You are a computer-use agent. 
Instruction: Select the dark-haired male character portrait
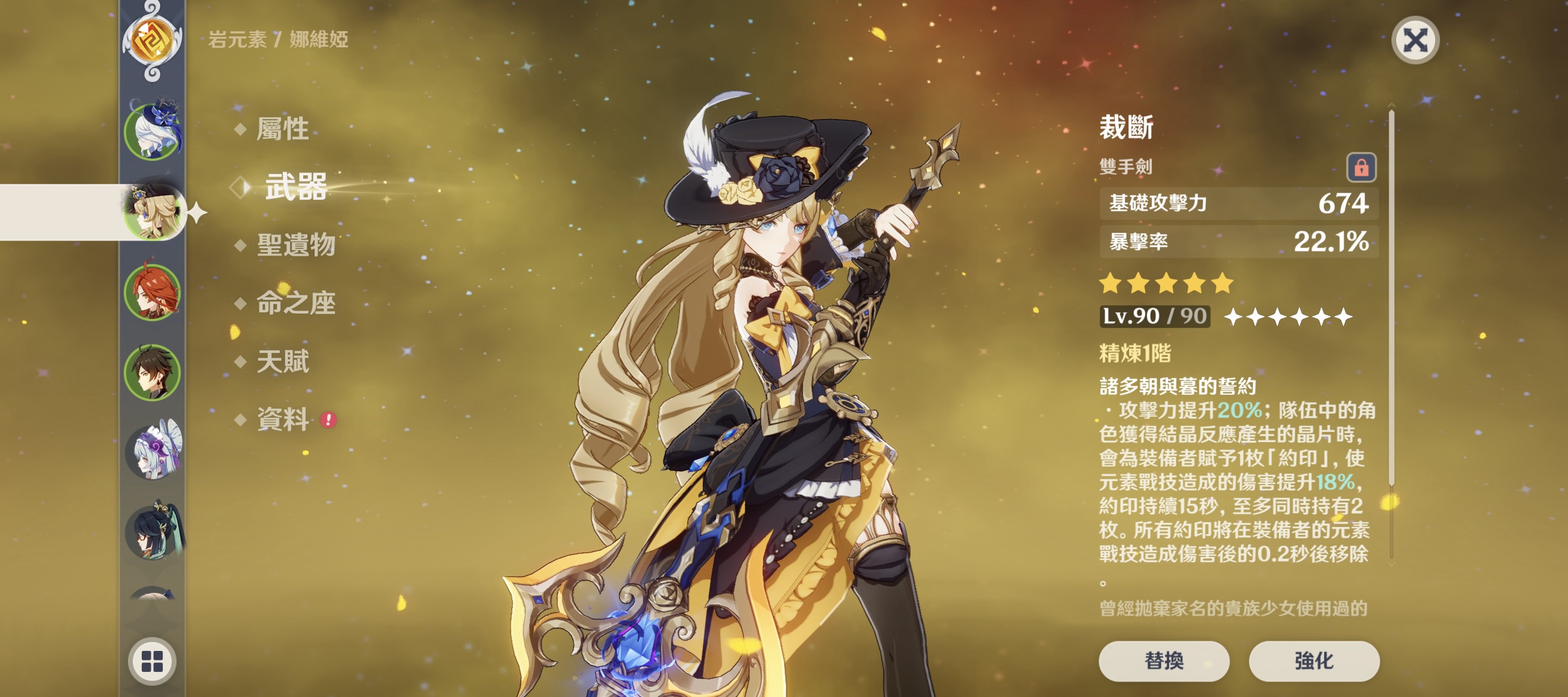click(152, 373)
